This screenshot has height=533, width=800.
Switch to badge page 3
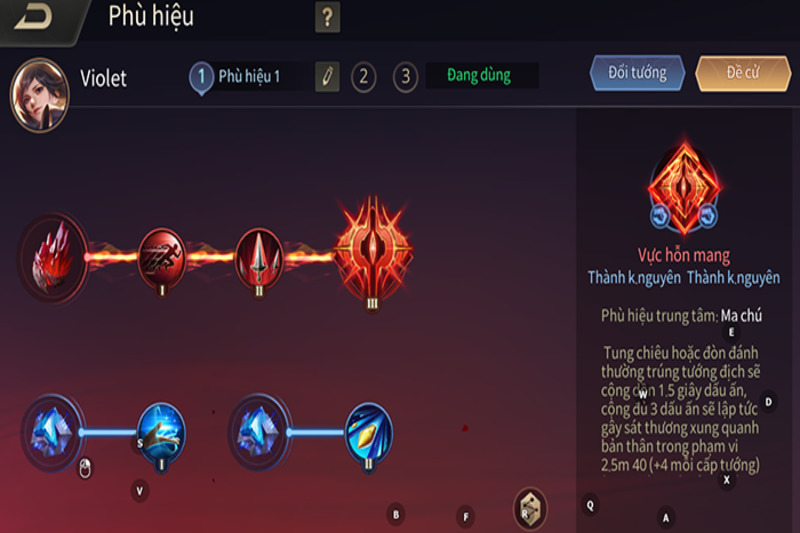click(405, 77)
